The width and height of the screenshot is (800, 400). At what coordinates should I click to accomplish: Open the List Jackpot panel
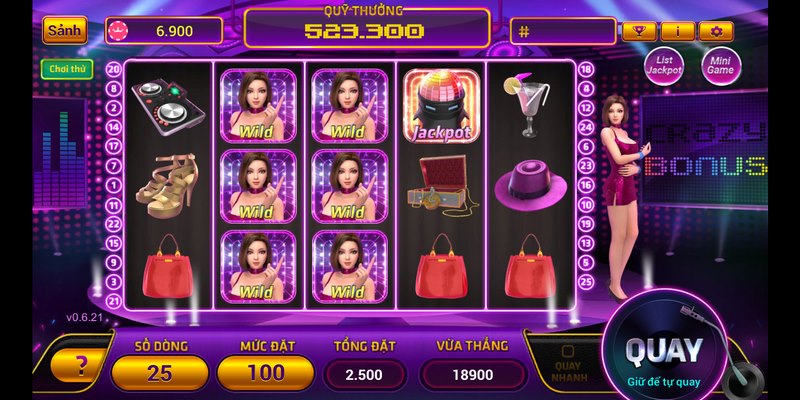[x=663, y=66]
